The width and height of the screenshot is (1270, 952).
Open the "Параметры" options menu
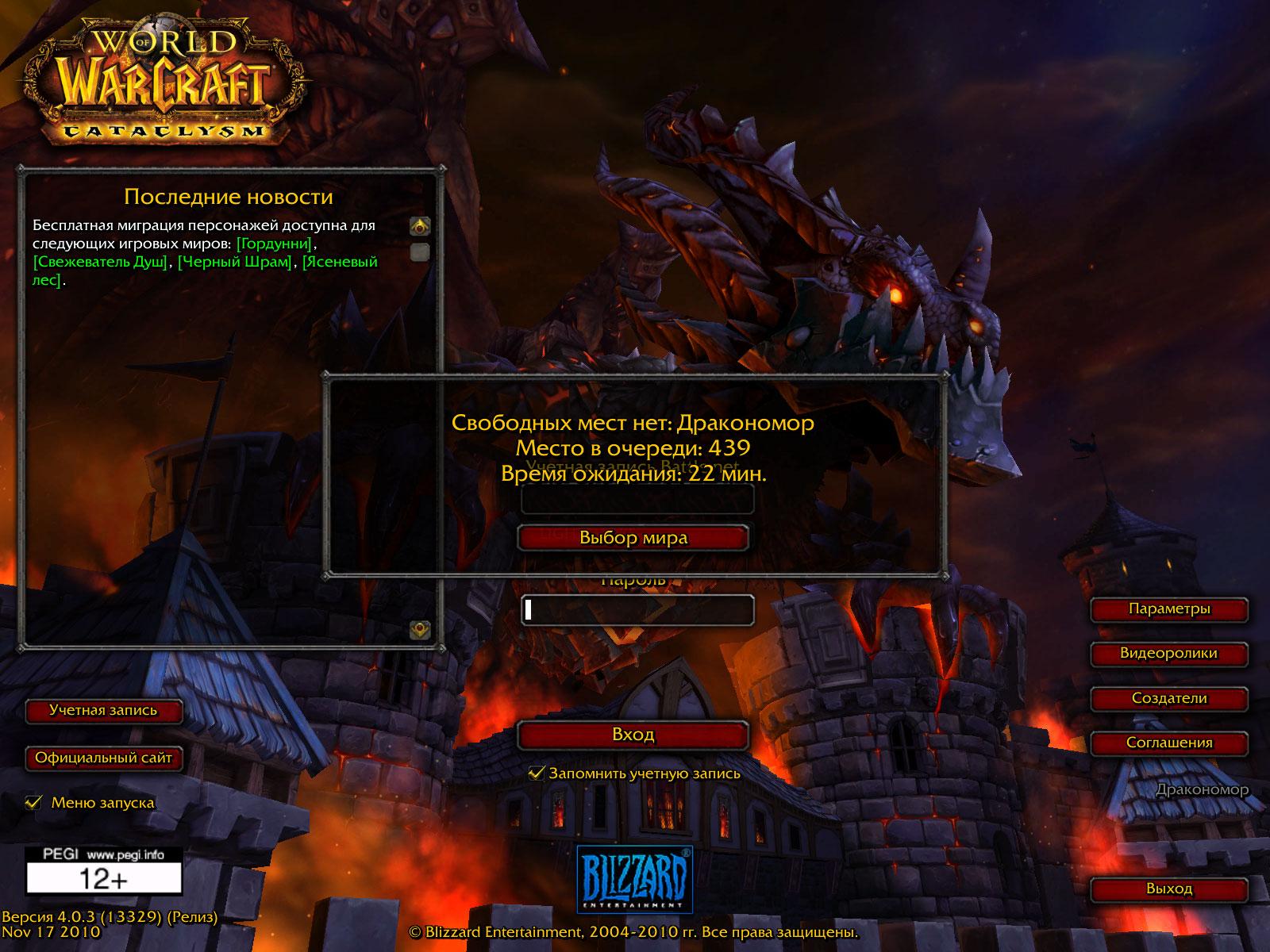[1168, 609]
